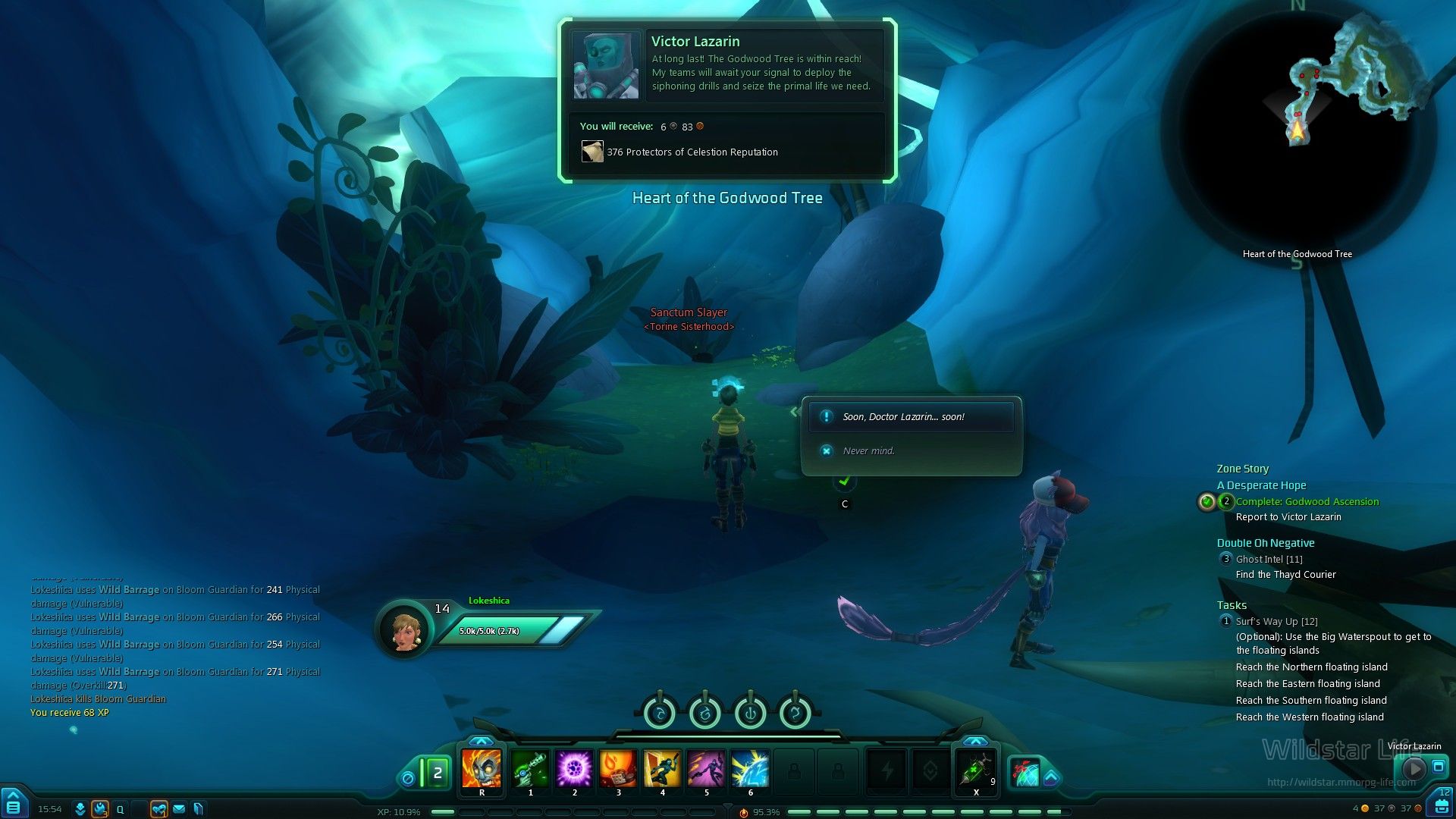
Task: Select the "Never mind." dialogue option
Action: tap(869, 451)
